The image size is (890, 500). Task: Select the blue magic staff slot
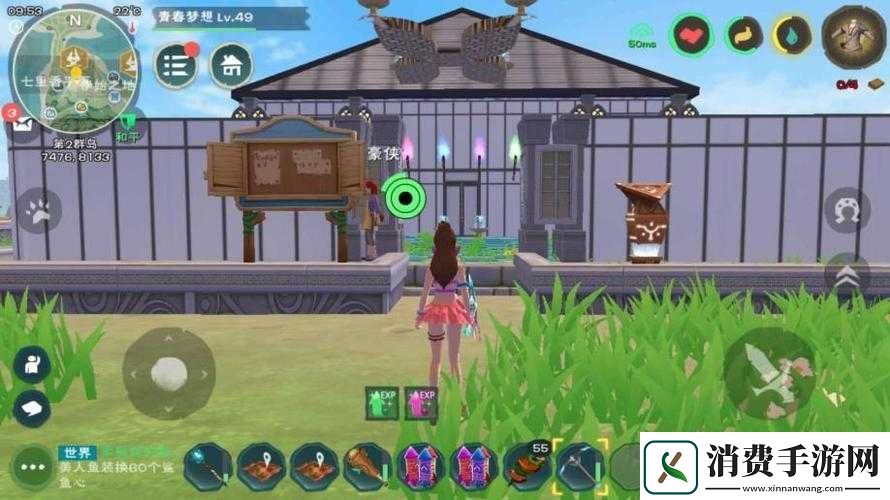tap(207, 466)
